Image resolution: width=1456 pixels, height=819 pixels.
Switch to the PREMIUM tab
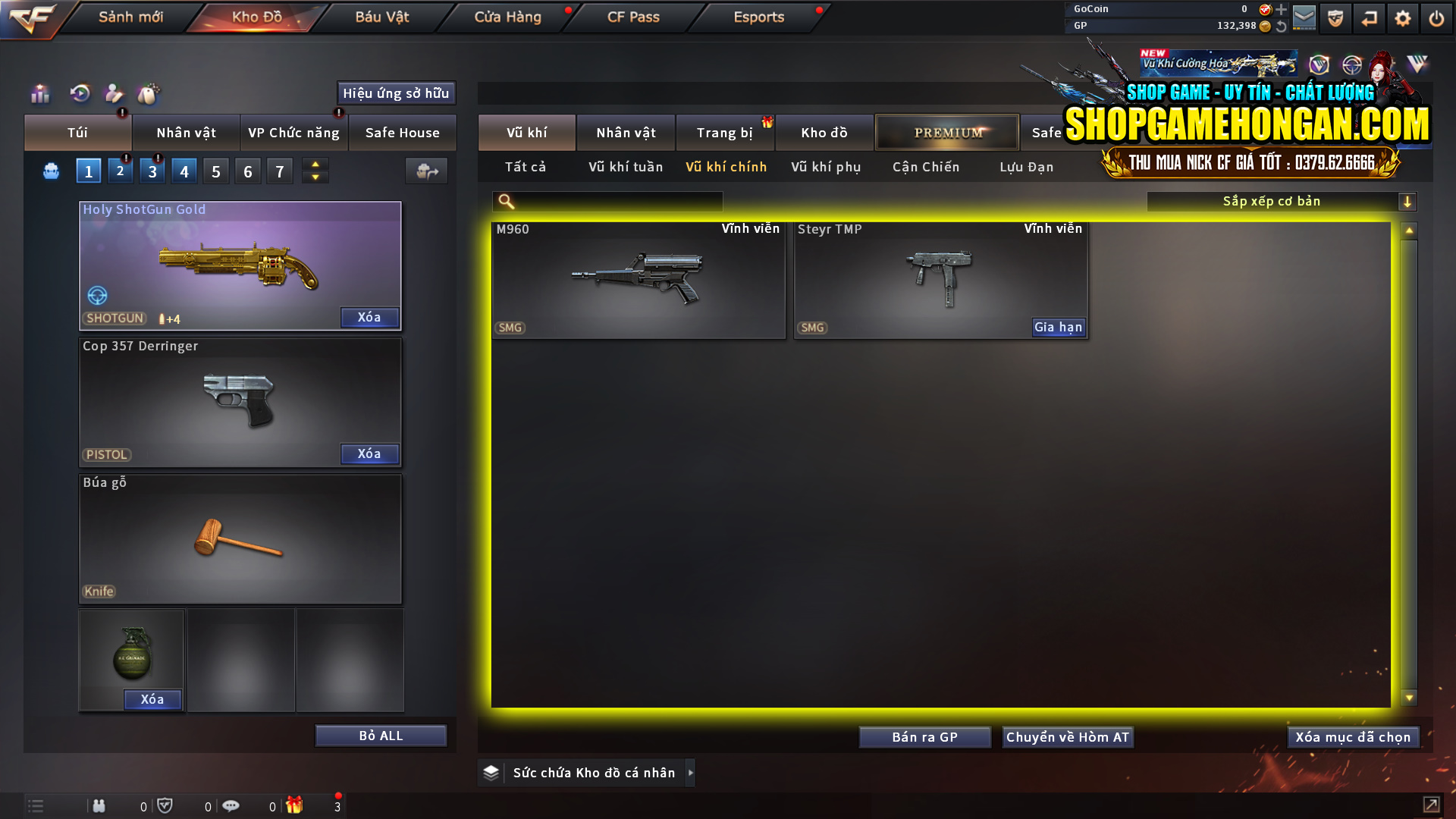947,132
